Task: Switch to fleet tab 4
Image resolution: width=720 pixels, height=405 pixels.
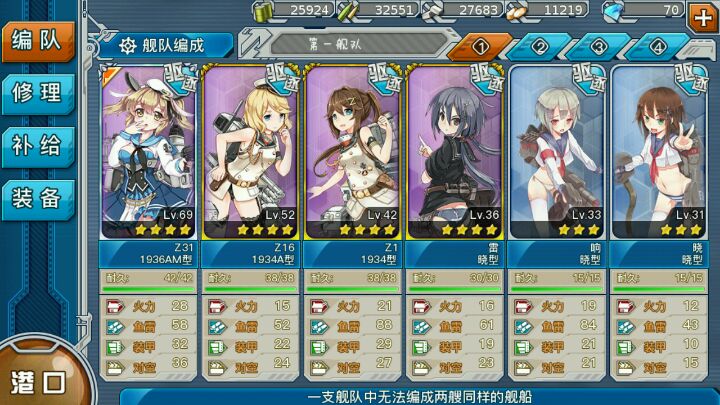Action: 658,46
